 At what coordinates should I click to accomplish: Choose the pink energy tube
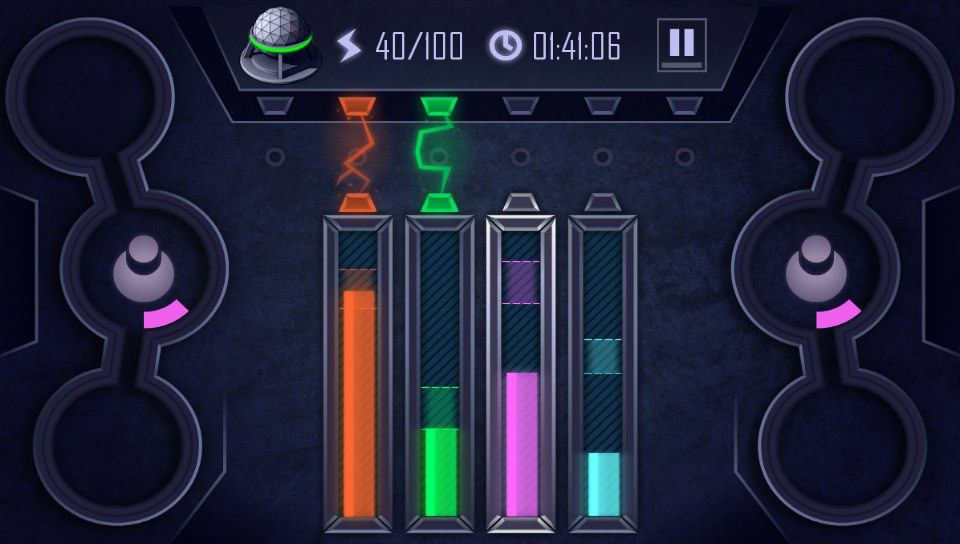(x=521, y=375)
